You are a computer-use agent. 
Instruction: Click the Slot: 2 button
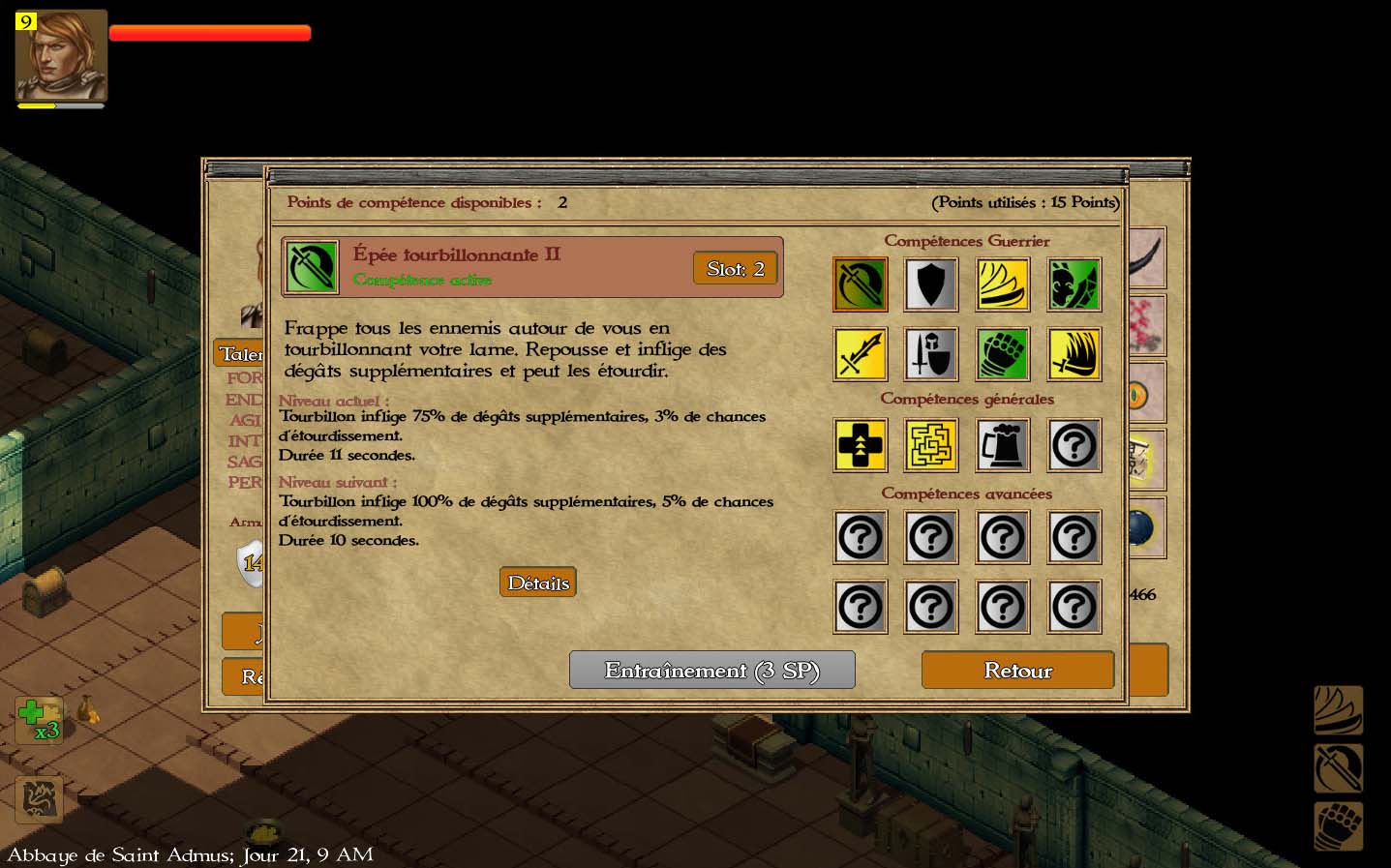coord(736,268)
